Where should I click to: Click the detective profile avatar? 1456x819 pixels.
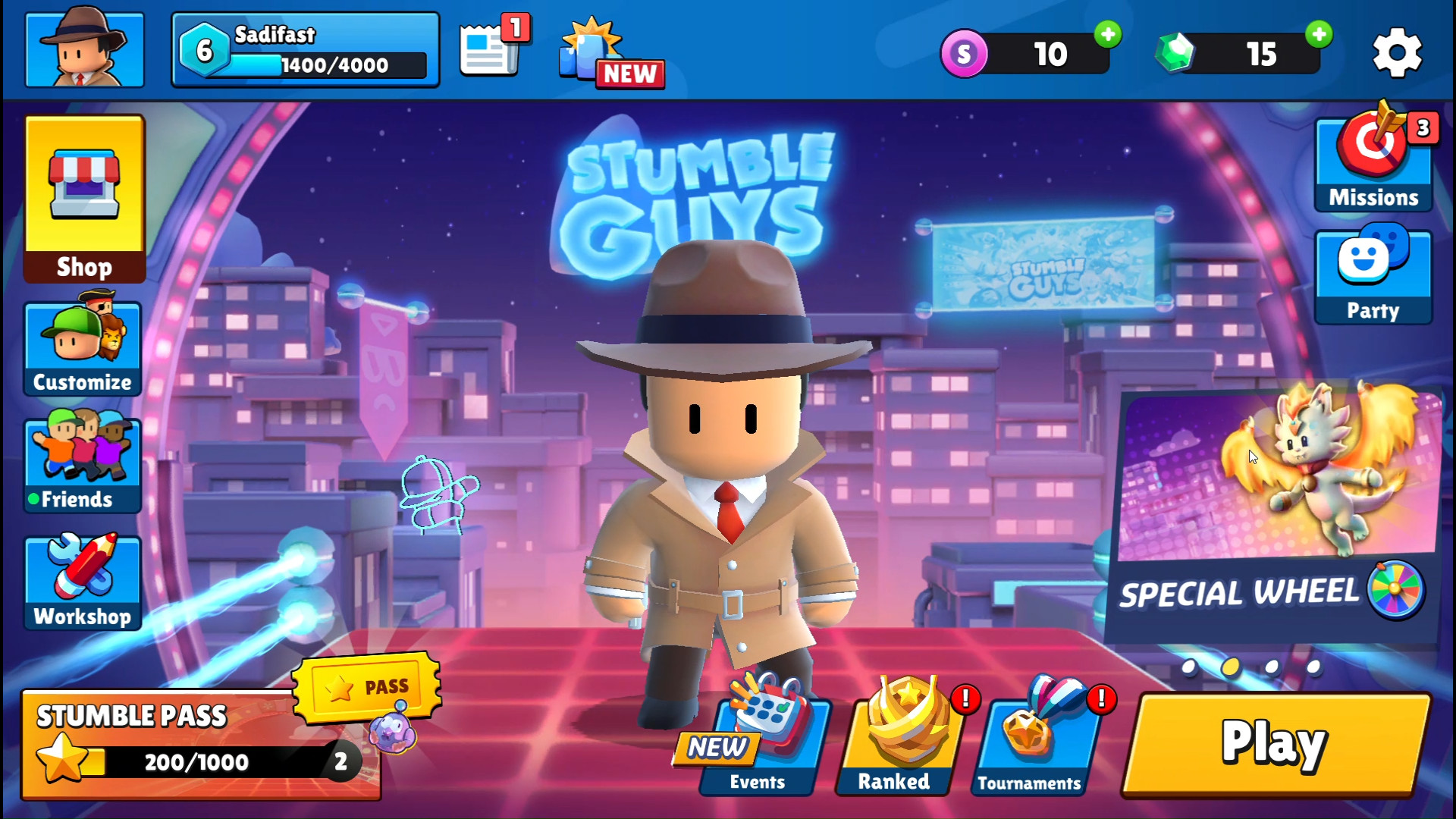click(84, 50)
